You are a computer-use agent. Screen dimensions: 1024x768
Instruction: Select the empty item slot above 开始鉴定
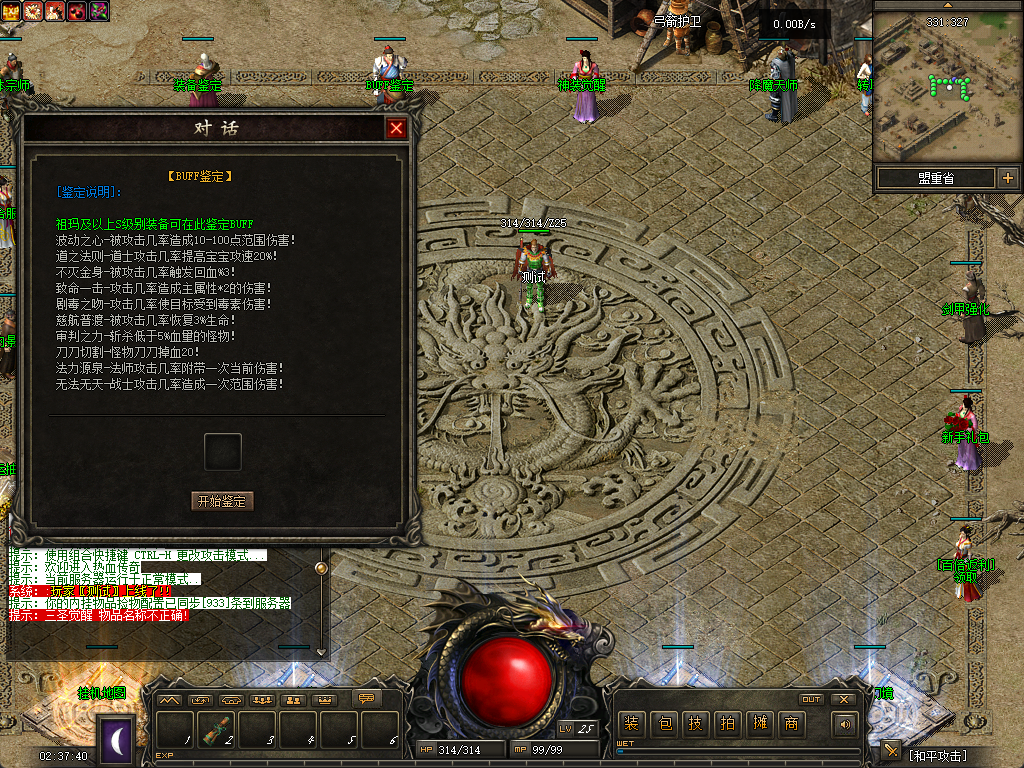tap(222, 451)
